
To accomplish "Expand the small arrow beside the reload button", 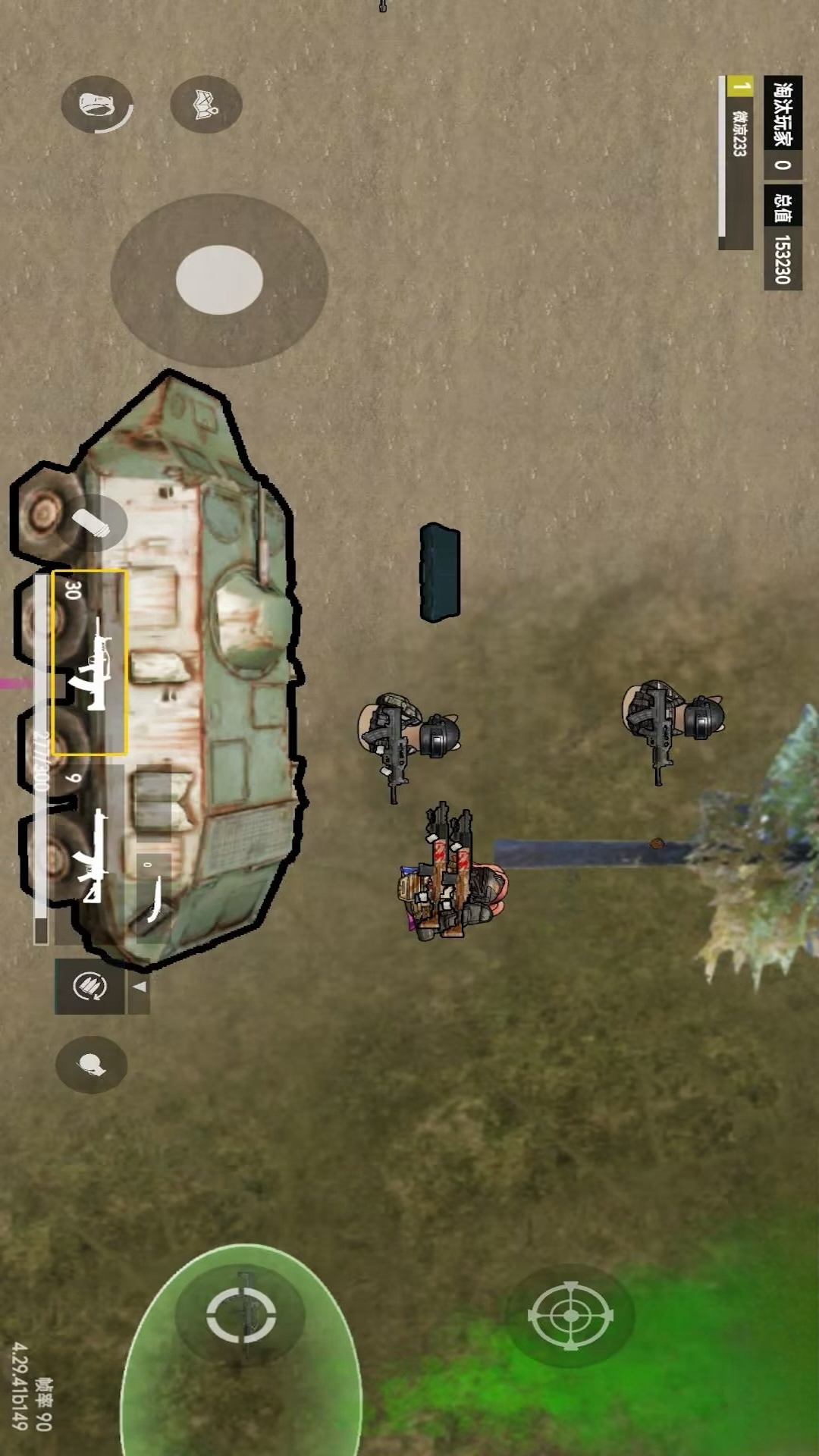I will tap(140, 987).
